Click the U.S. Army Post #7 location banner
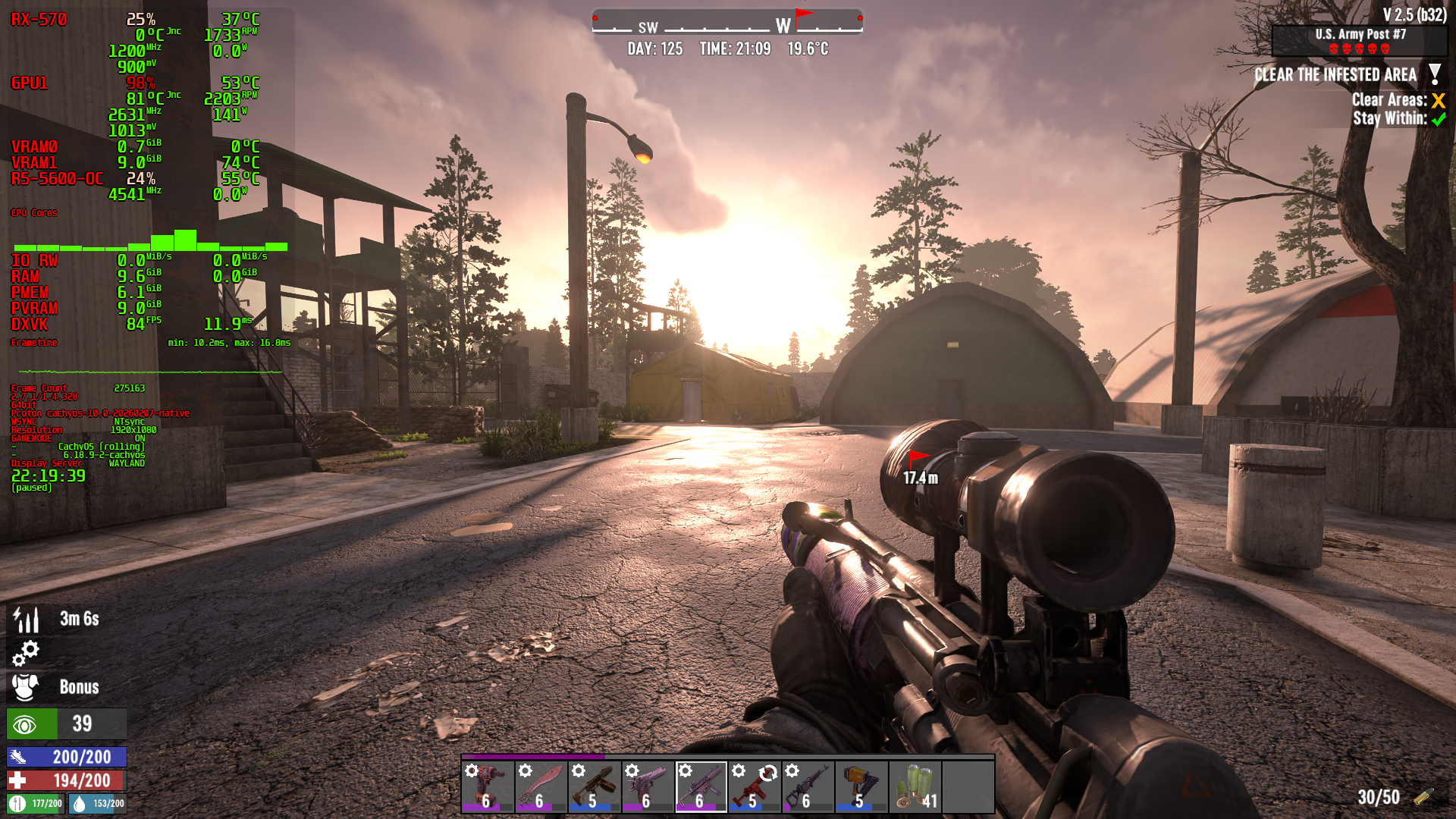1456x819 pixels. coord(1360,41)
